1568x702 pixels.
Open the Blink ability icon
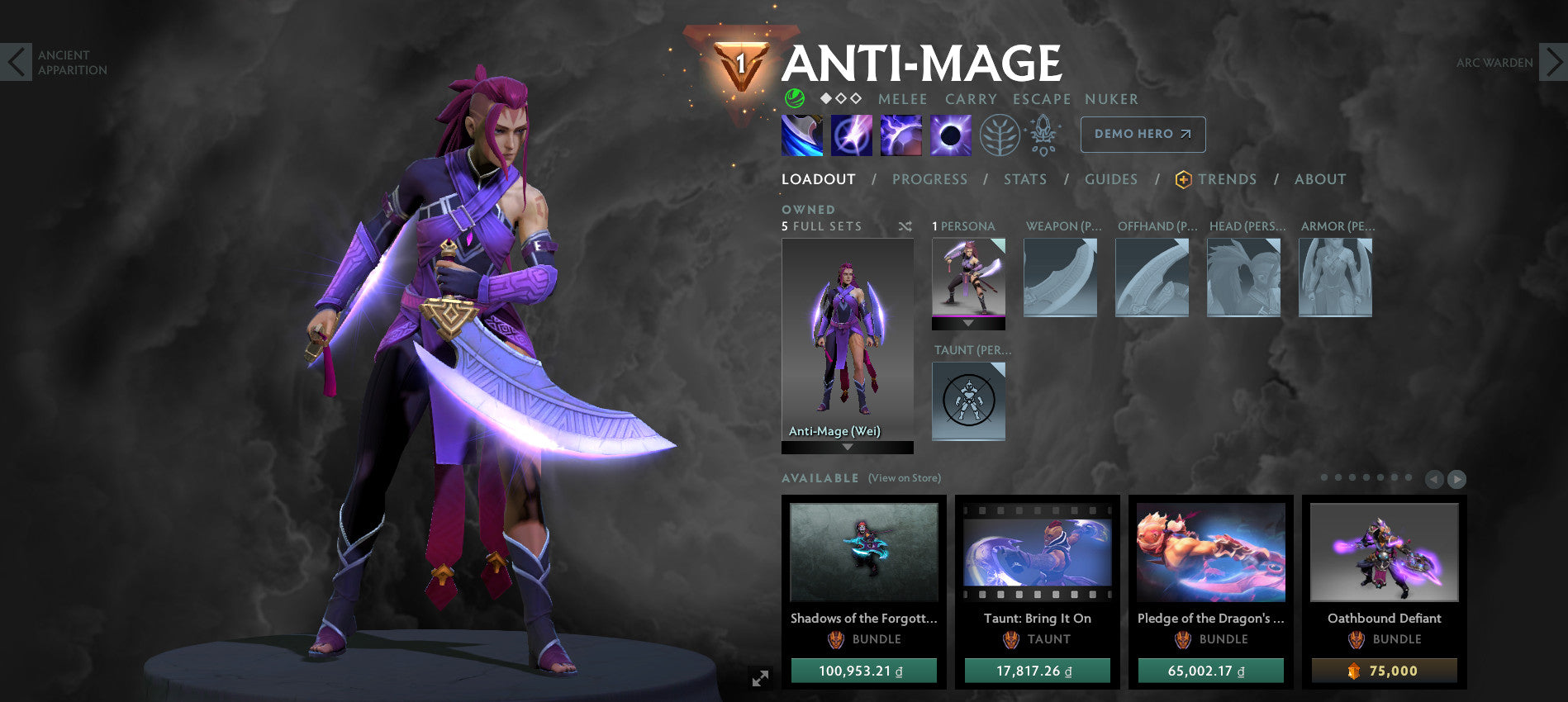(851, 135)
